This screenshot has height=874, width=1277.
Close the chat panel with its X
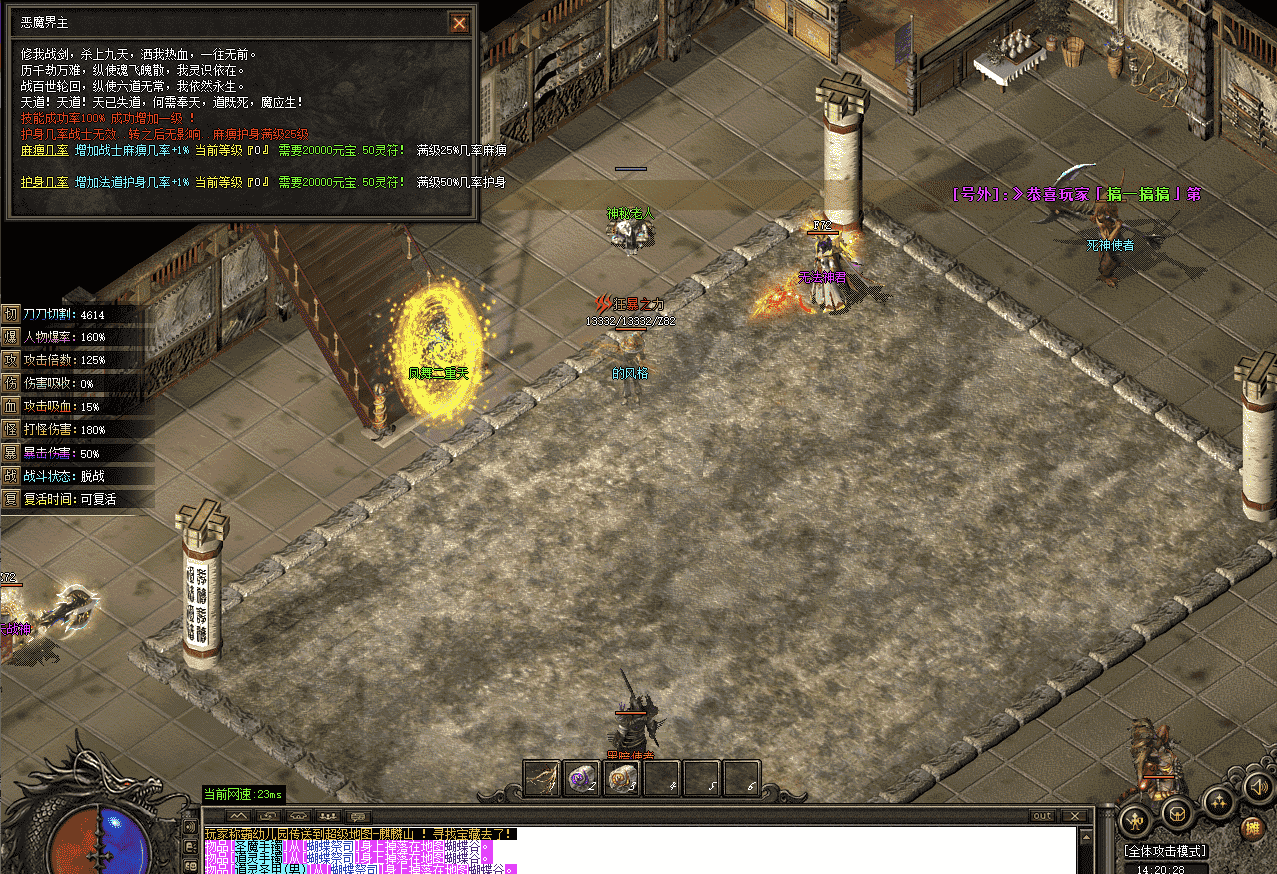1075,816
